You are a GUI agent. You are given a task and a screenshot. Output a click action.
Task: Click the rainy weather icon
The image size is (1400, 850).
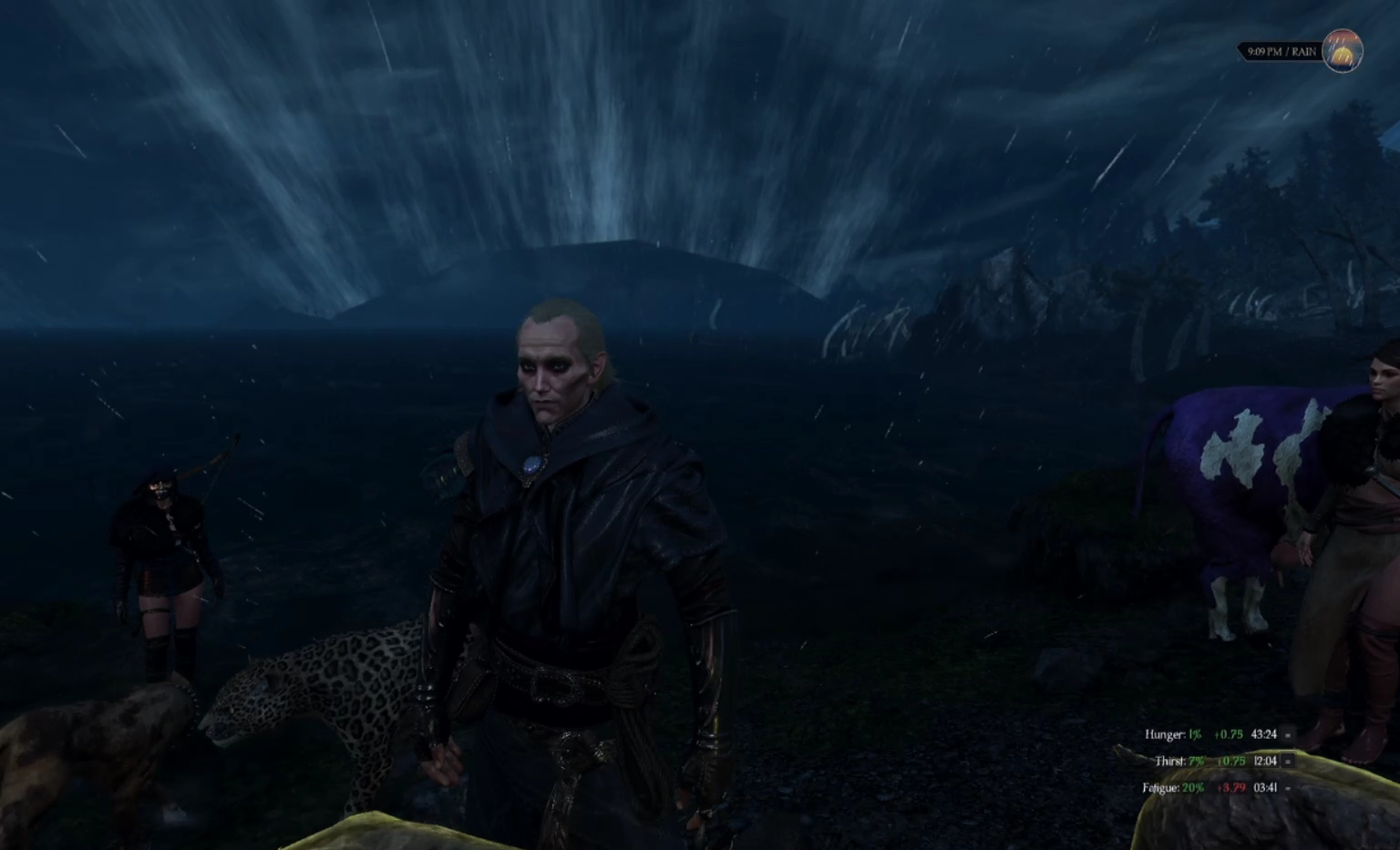point(1342,51)
